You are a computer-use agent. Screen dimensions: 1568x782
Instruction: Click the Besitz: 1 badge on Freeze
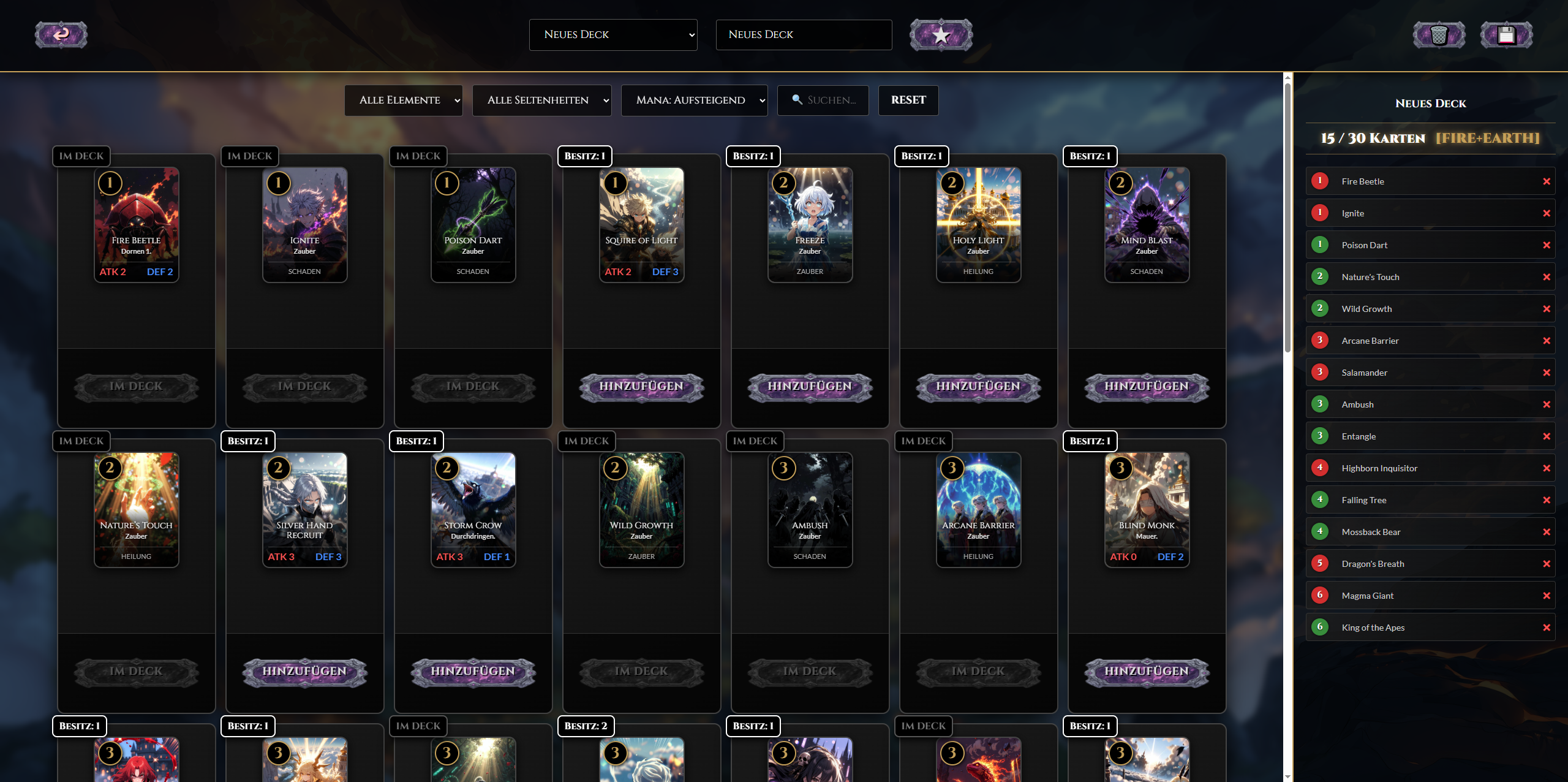[753, 156]
